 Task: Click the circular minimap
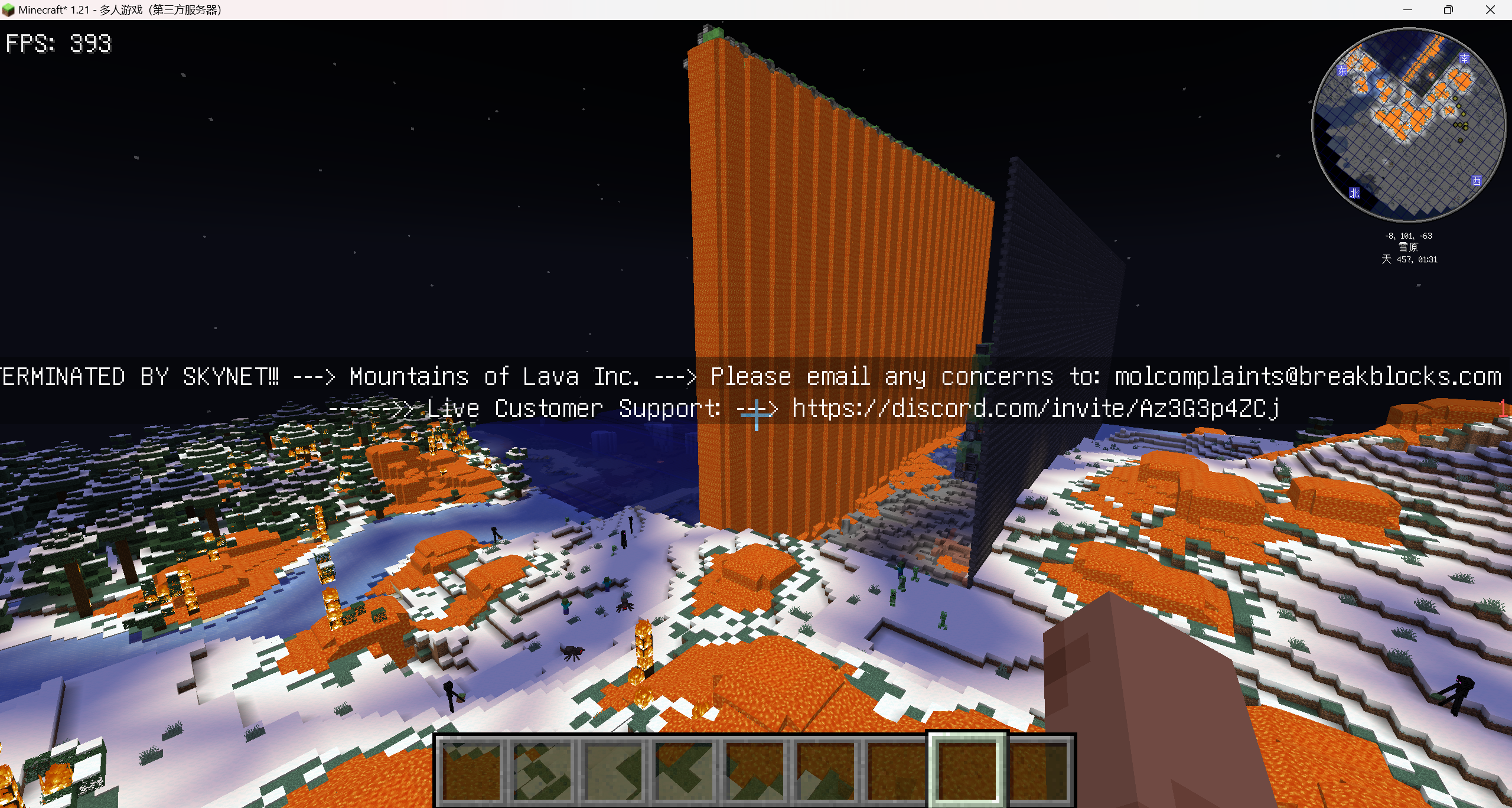point(1408,125)
